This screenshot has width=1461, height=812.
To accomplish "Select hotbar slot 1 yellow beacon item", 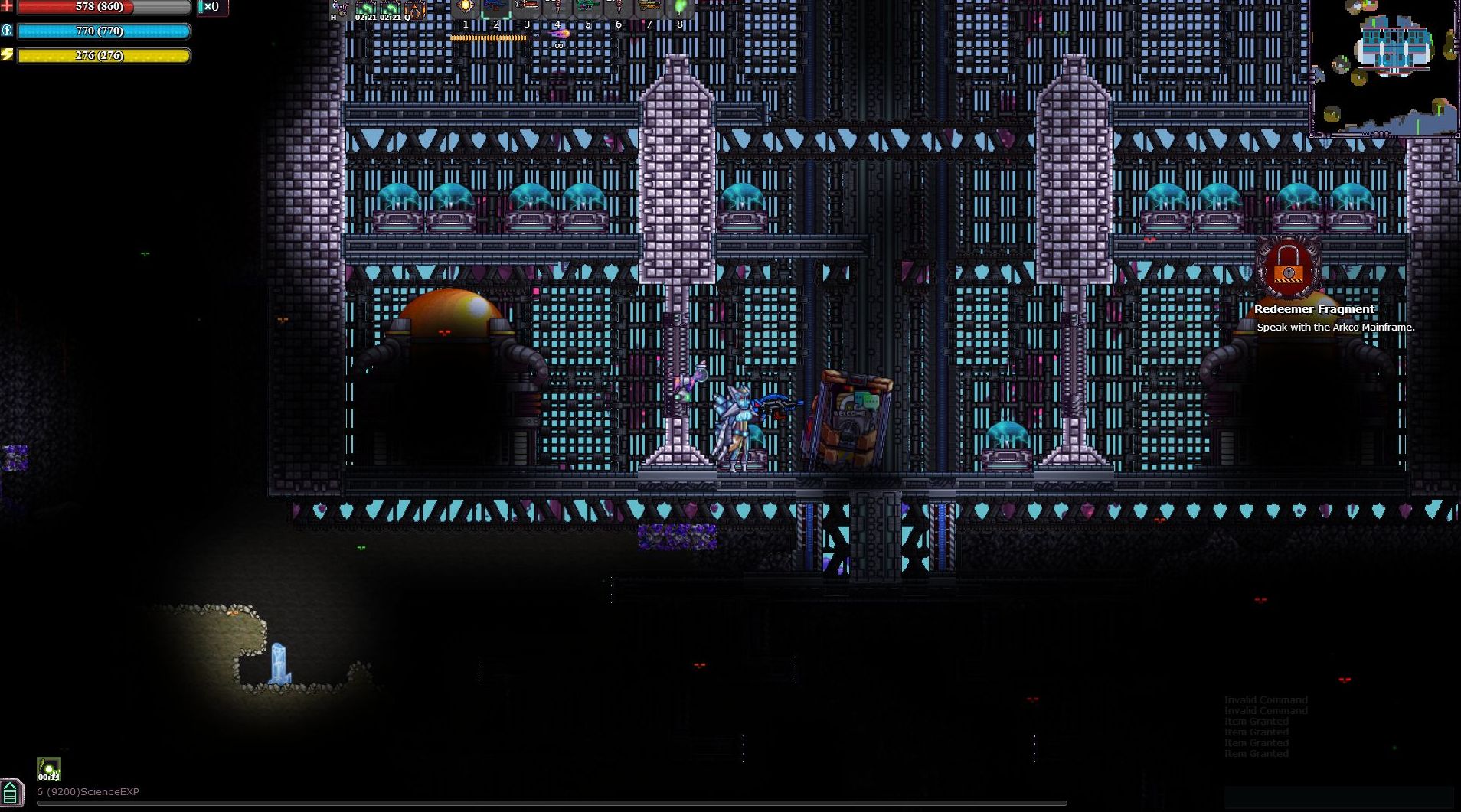I will coord(466,6).
